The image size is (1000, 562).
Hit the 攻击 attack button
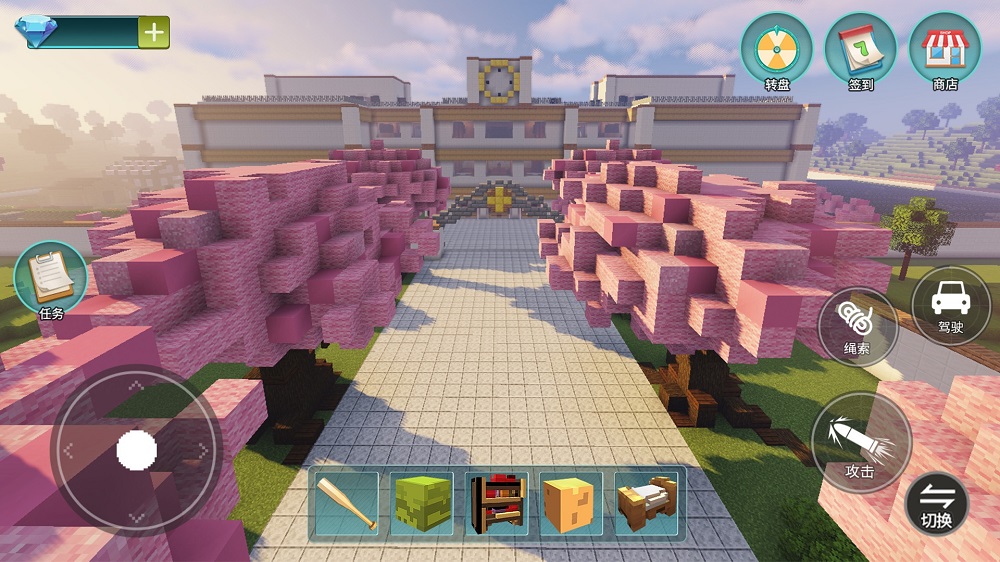[x=861, y=442]
